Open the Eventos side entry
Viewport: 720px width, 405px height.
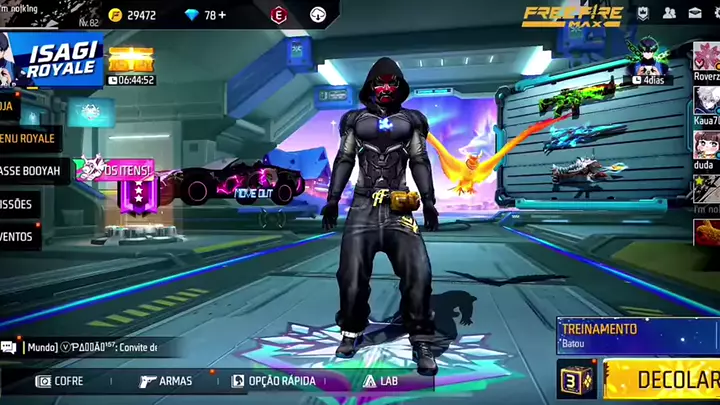(x=18, y=237)
